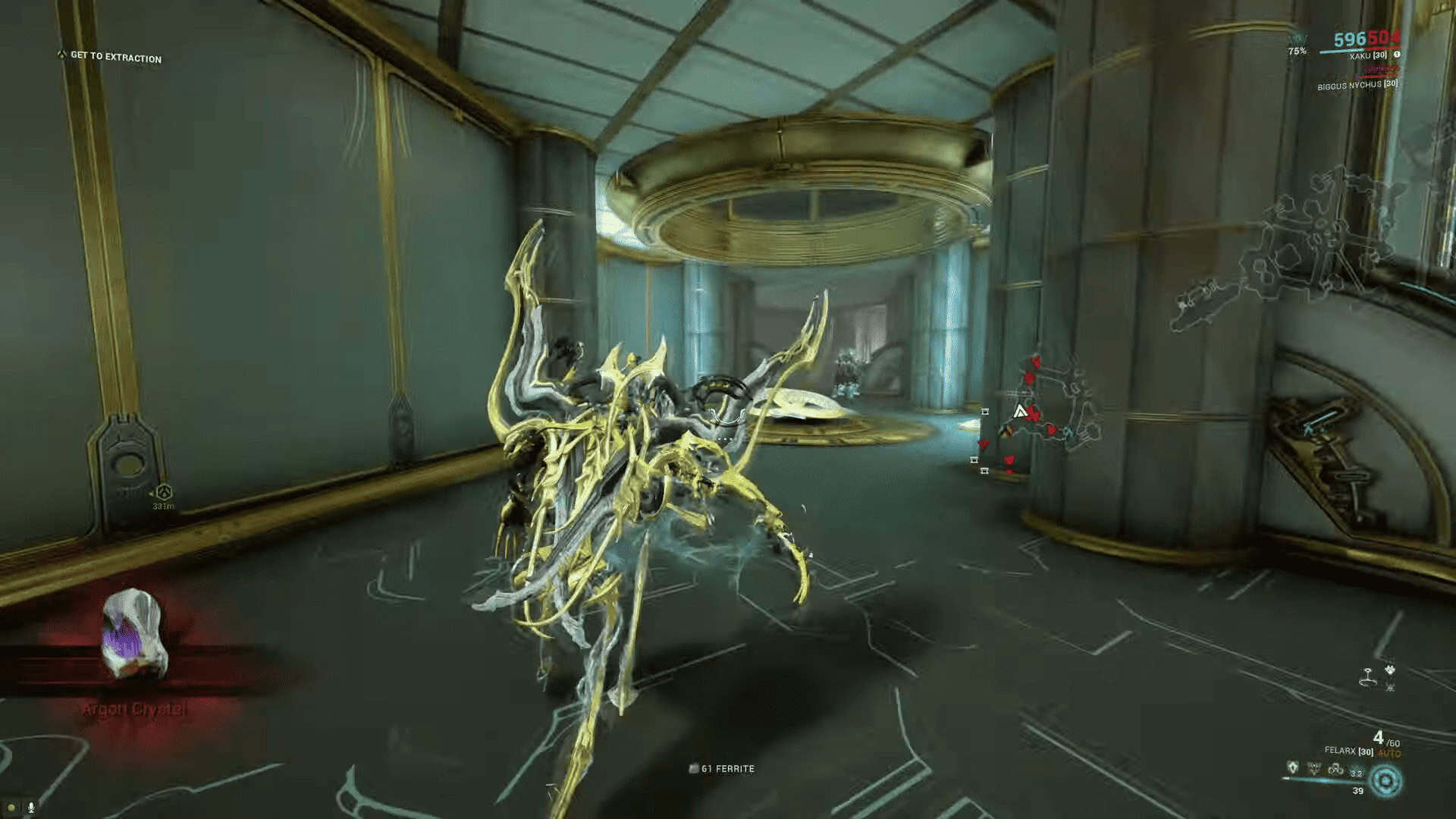The width and height of the screenshot is (1456, 819).
Task: Select the extraction waypoint distance marker
Action: coord(163,497)
